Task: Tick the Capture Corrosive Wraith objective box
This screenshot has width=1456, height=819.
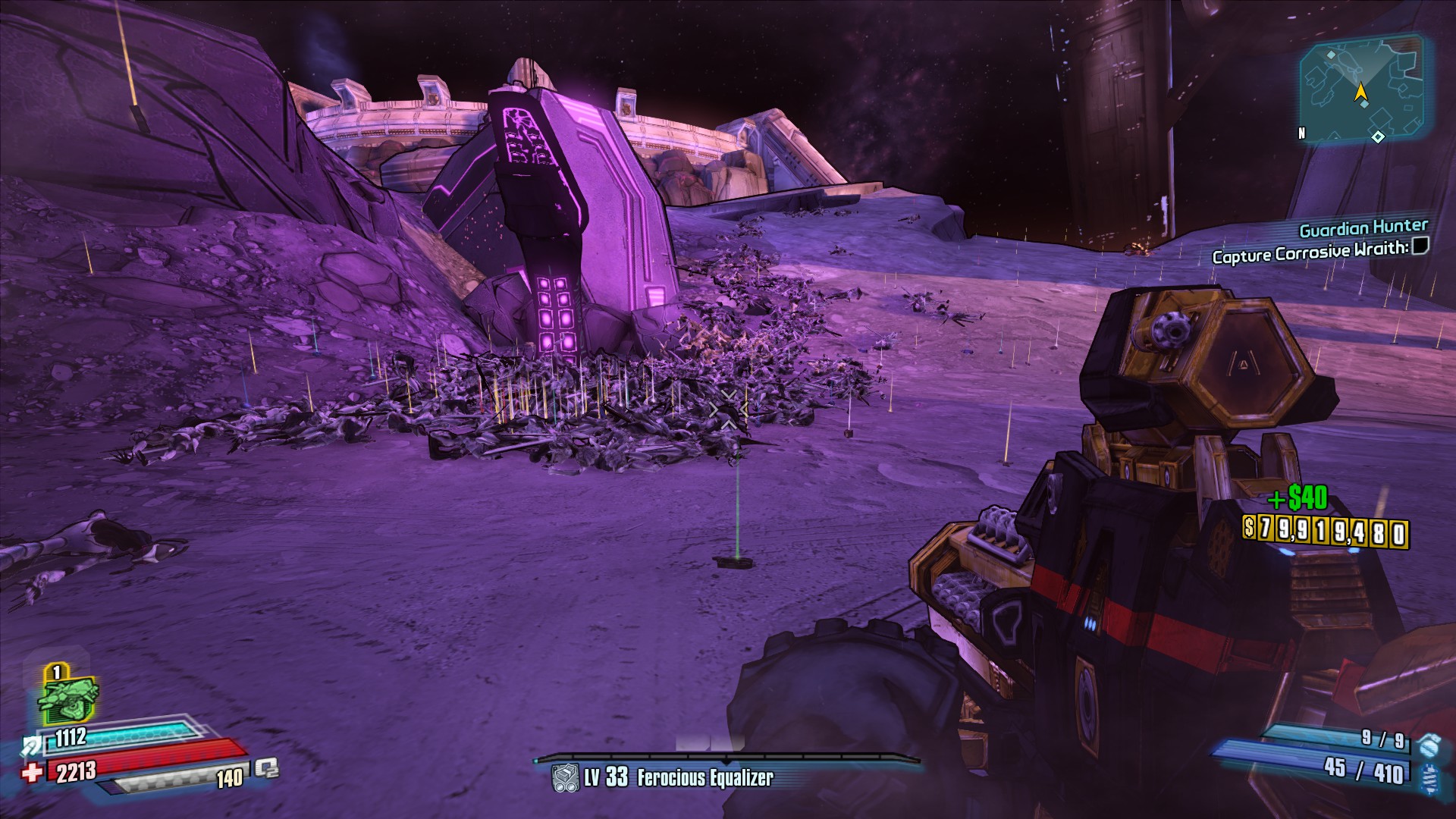Action: click(1420, 245)
